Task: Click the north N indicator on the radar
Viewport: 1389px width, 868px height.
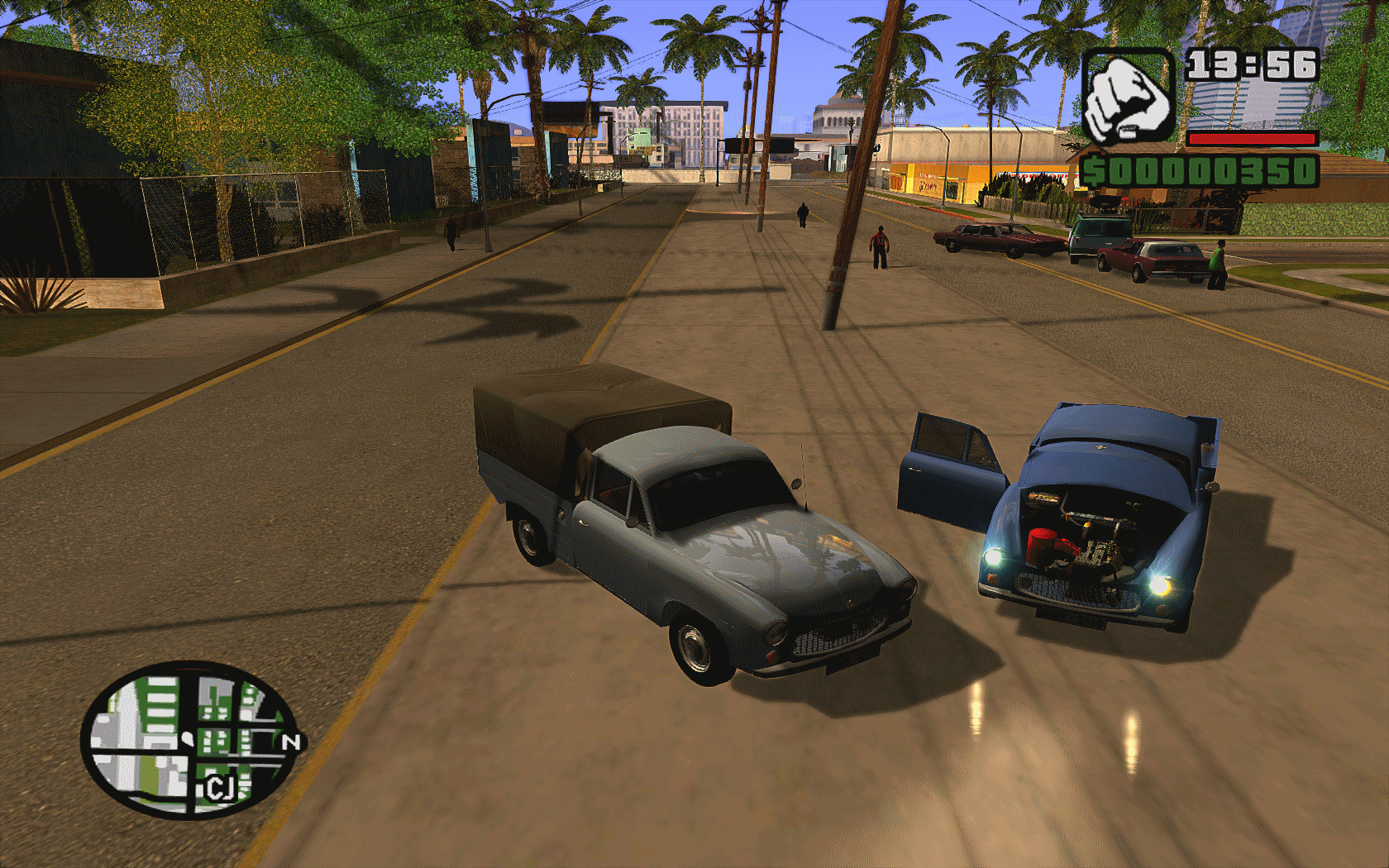Action: click(x=291, y=742)
